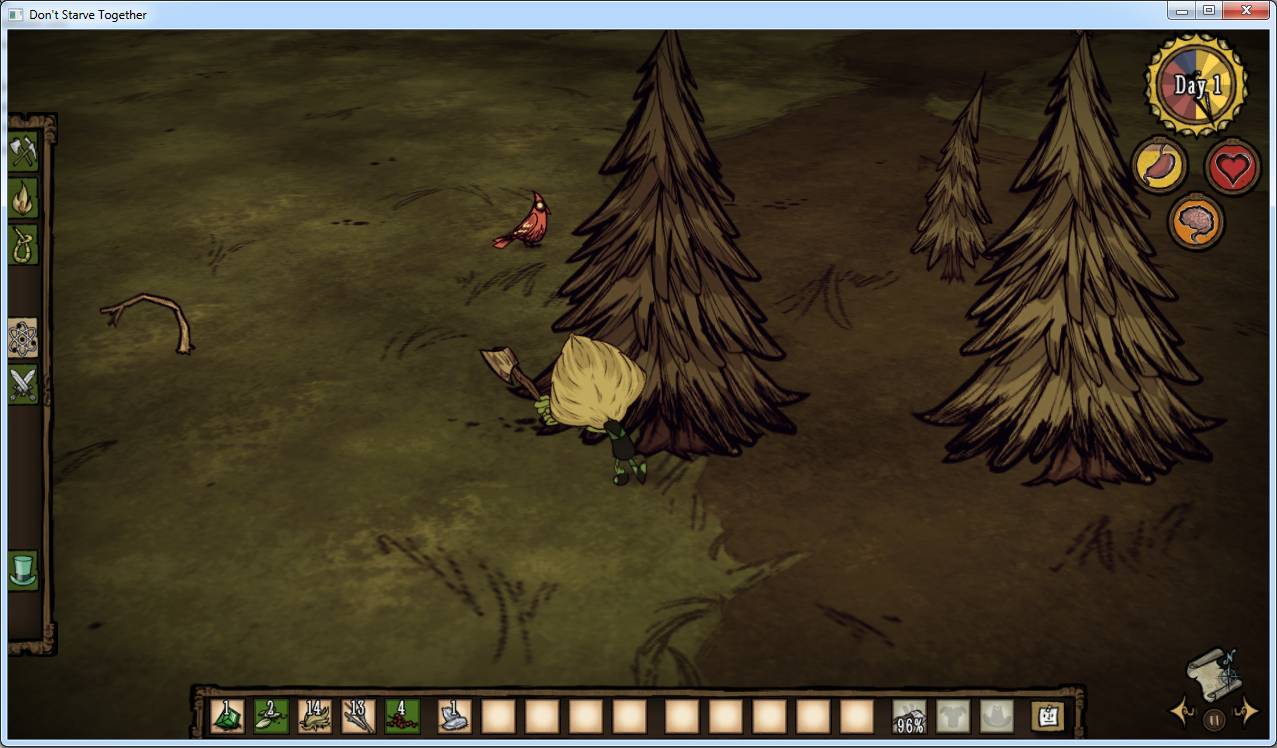Click the empty body armor equipment slot
Screen dimensions: 1277x748
(953, 716)
